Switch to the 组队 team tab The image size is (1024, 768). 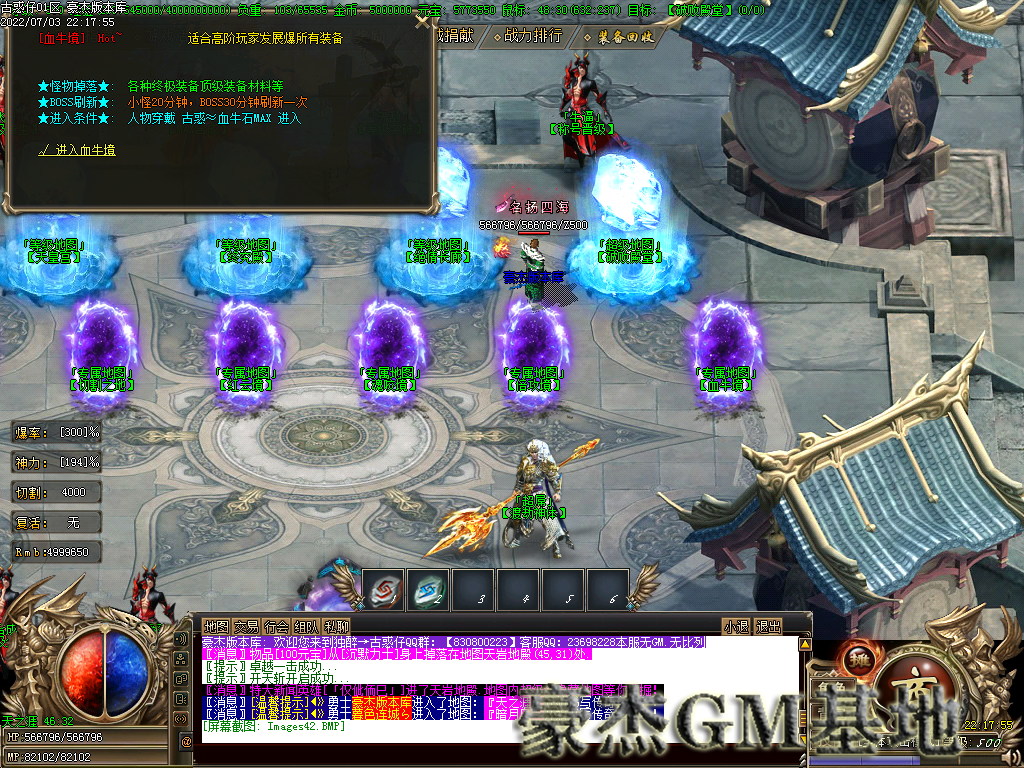pyautogui.click(x=307, y=627)
